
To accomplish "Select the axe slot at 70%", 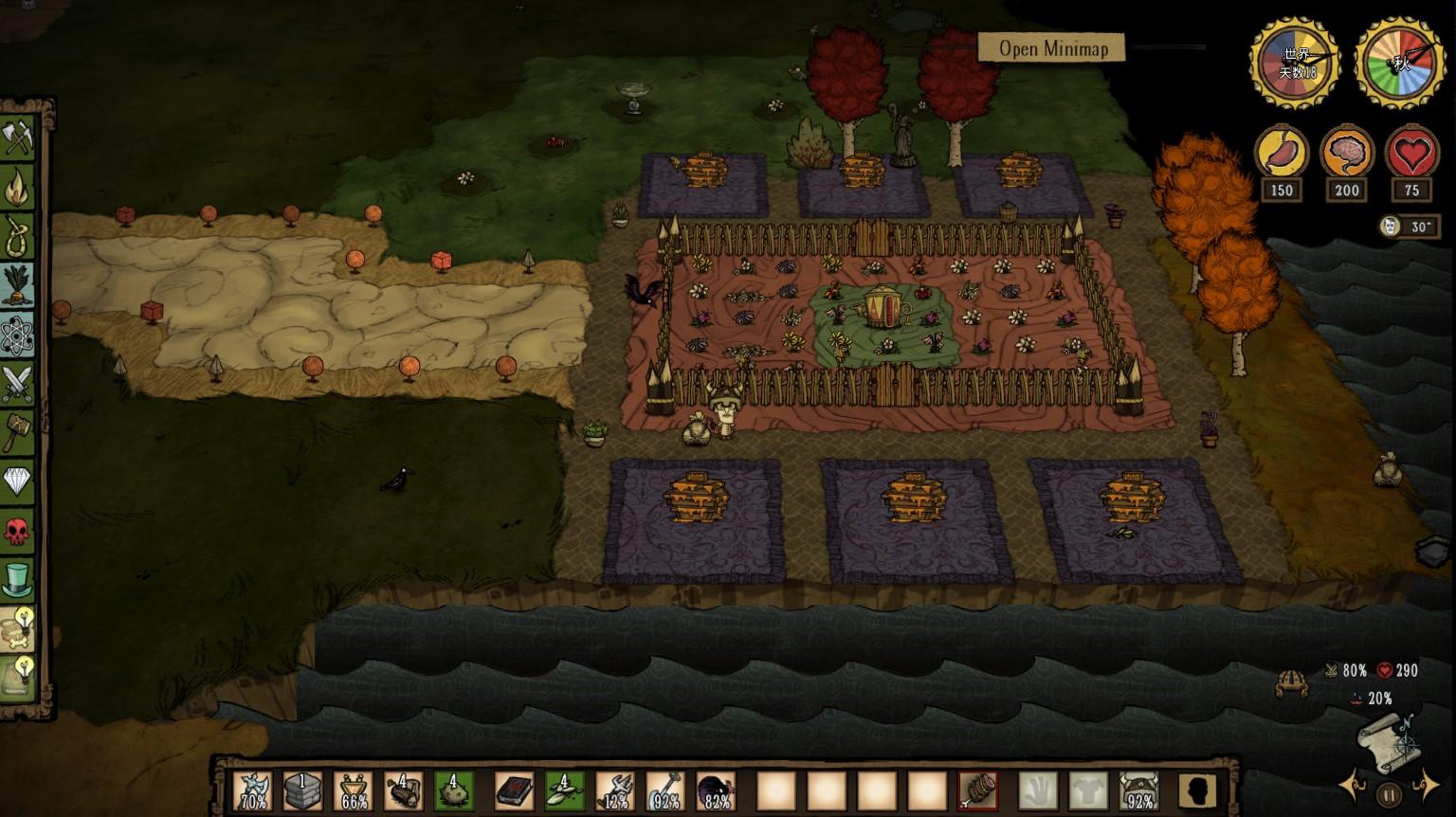I will [x=253, y=790].
